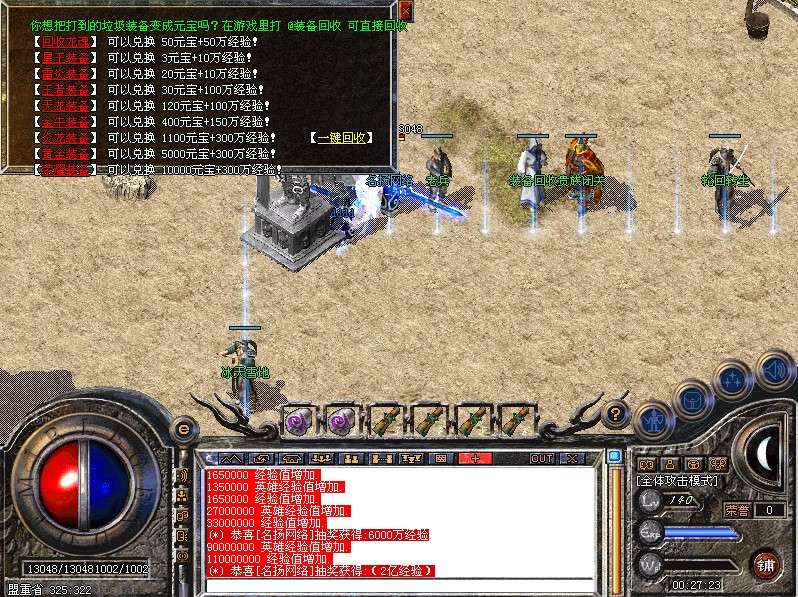Click the round 'e' button left of chat
Image resolution: width=798 pixels, height=597 pixels.
pyautogui.click(x=183, y=428)
